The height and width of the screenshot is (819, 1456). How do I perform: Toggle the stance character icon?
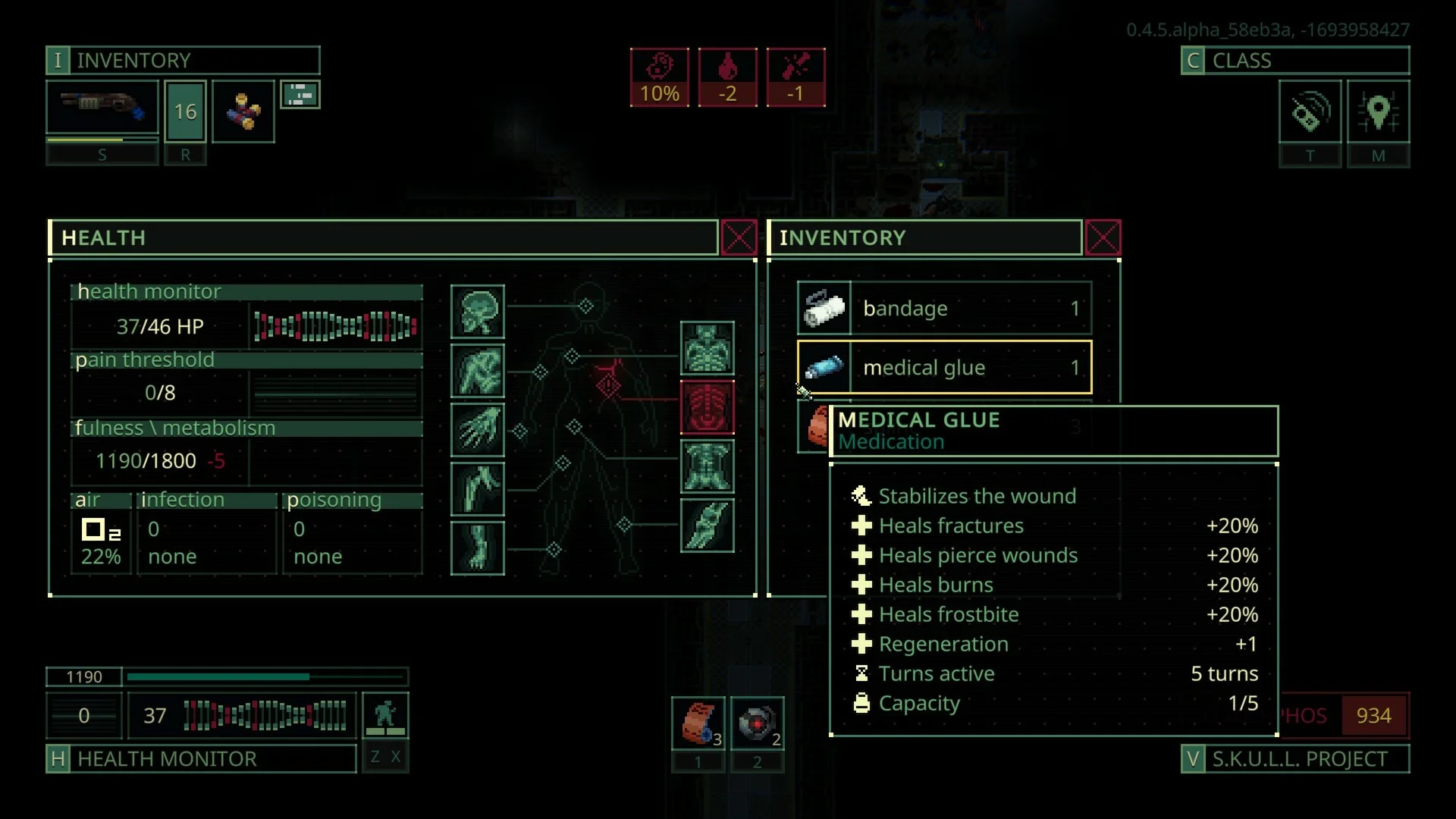pos(385,714)
